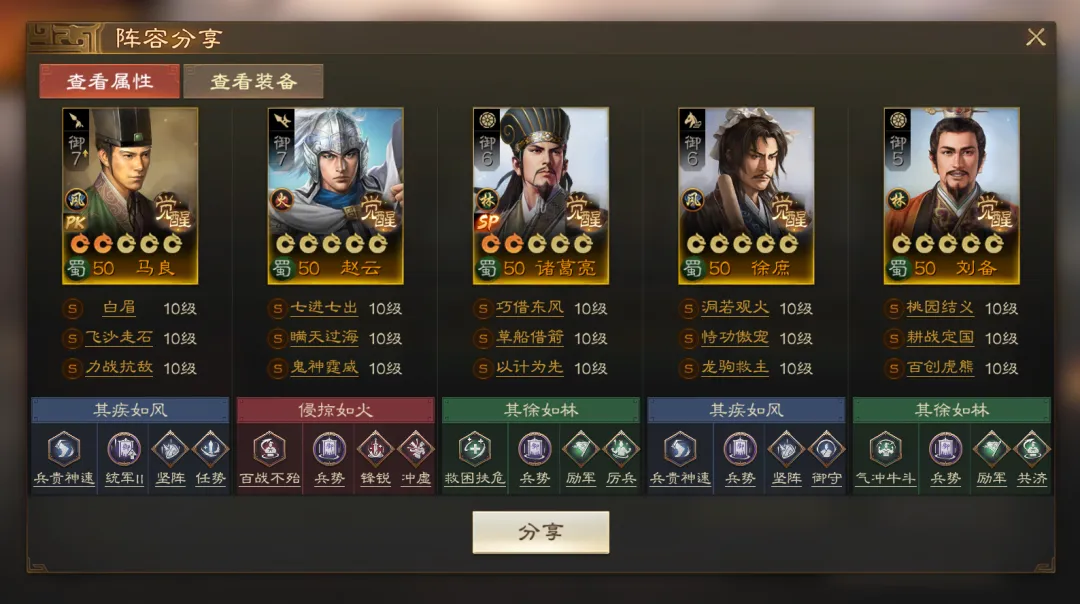Select the 气冲牛斗 formation icon
The width and height of the screenshot is (1080, 604).
[x=884, y=450]
